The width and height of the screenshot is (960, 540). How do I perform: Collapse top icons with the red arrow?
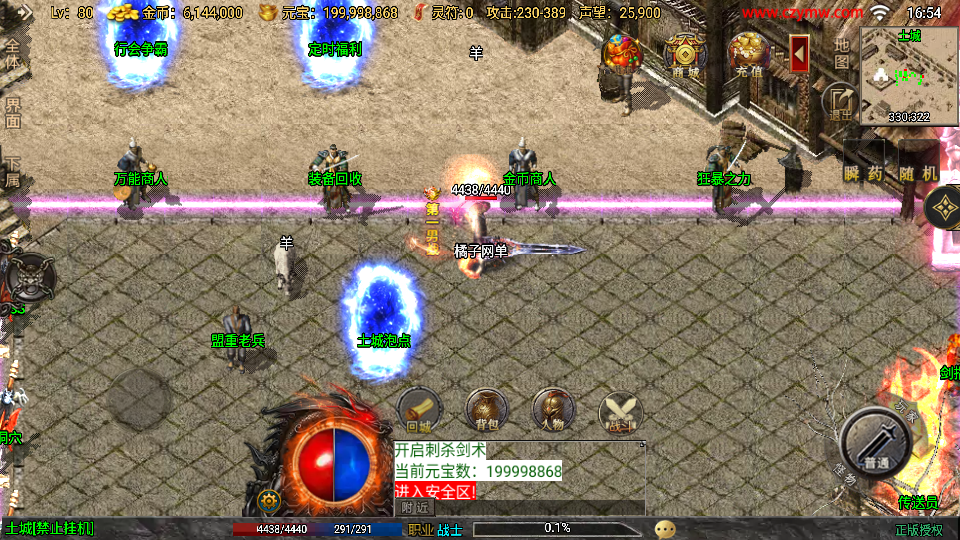click(x=799, y=54)
